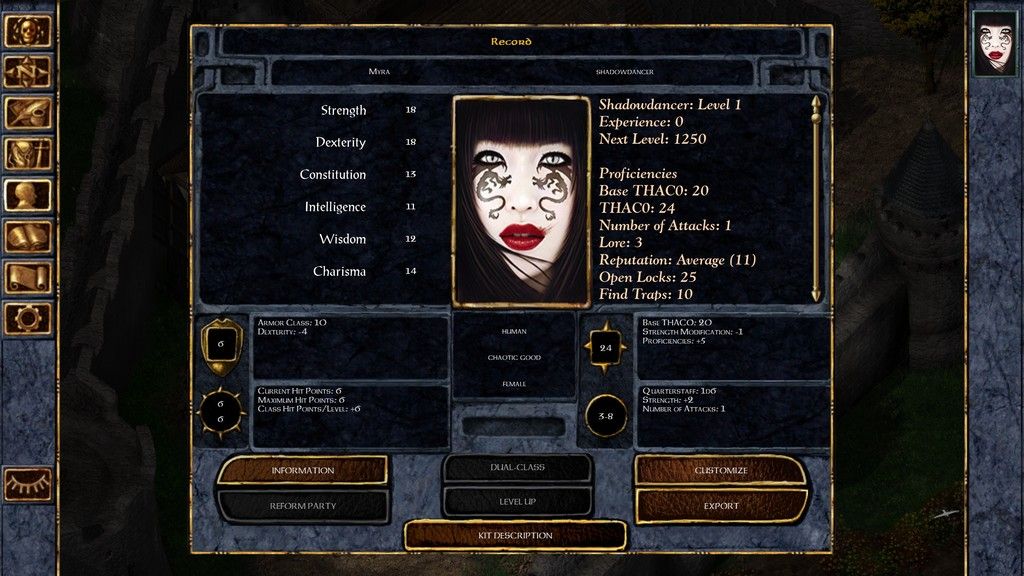Screen dimensions: 1024x576
Task: Select Myra's party portrait
Action: pos(995,43)
